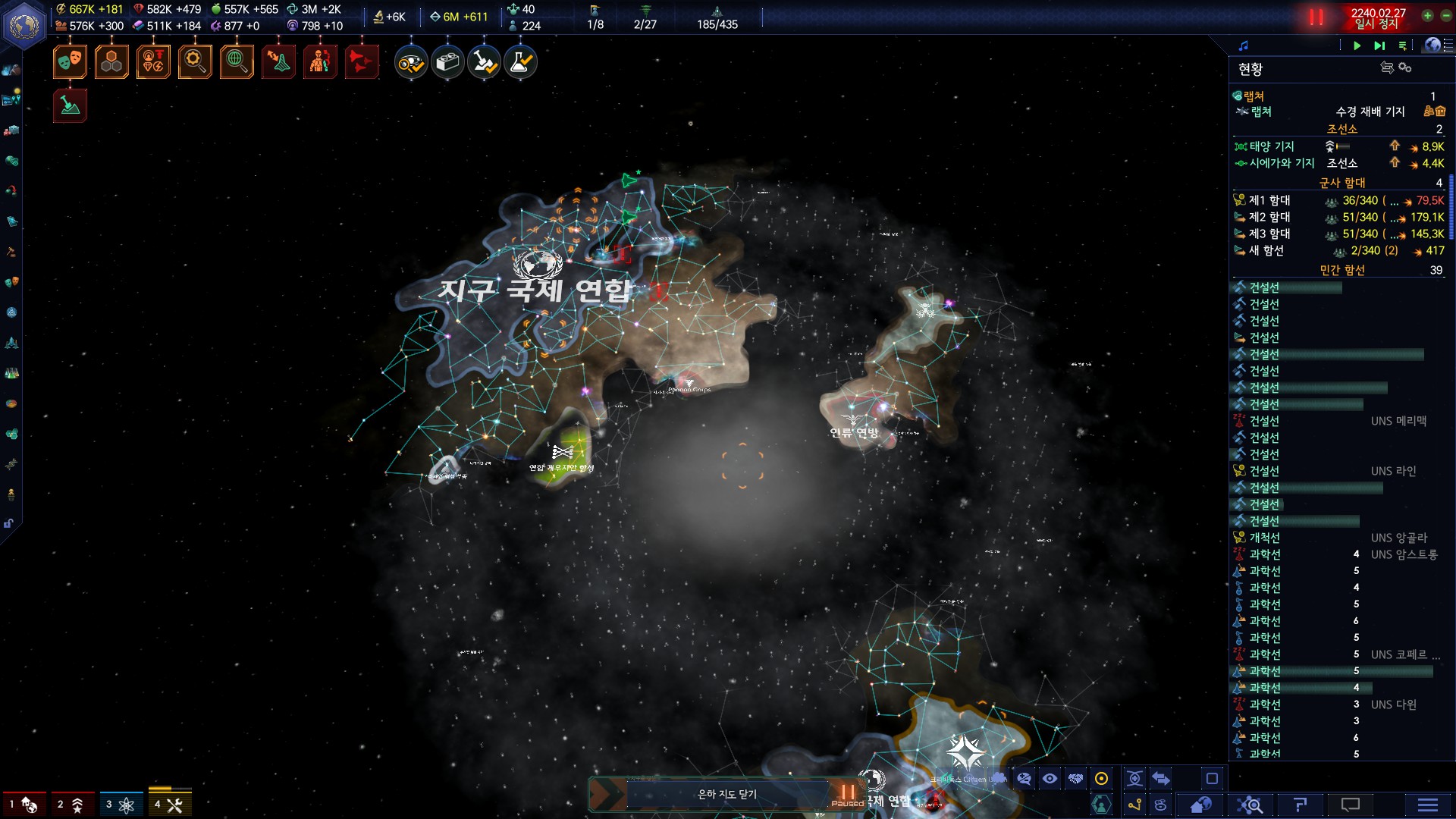This screenshot has width=1456, height=819.
Task: Click the theater masks alert icon
Action: tap(70, 62)
